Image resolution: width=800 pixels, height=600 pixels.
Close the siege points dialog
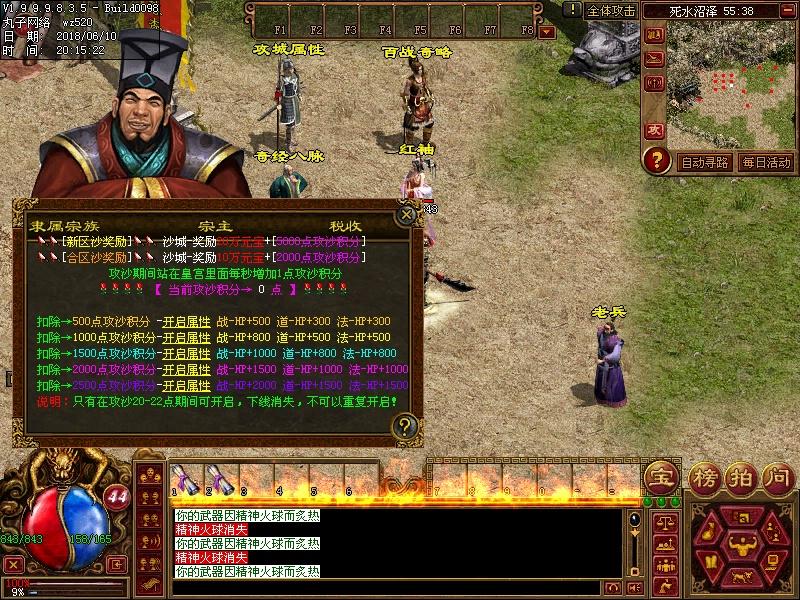tap(405, 213)
